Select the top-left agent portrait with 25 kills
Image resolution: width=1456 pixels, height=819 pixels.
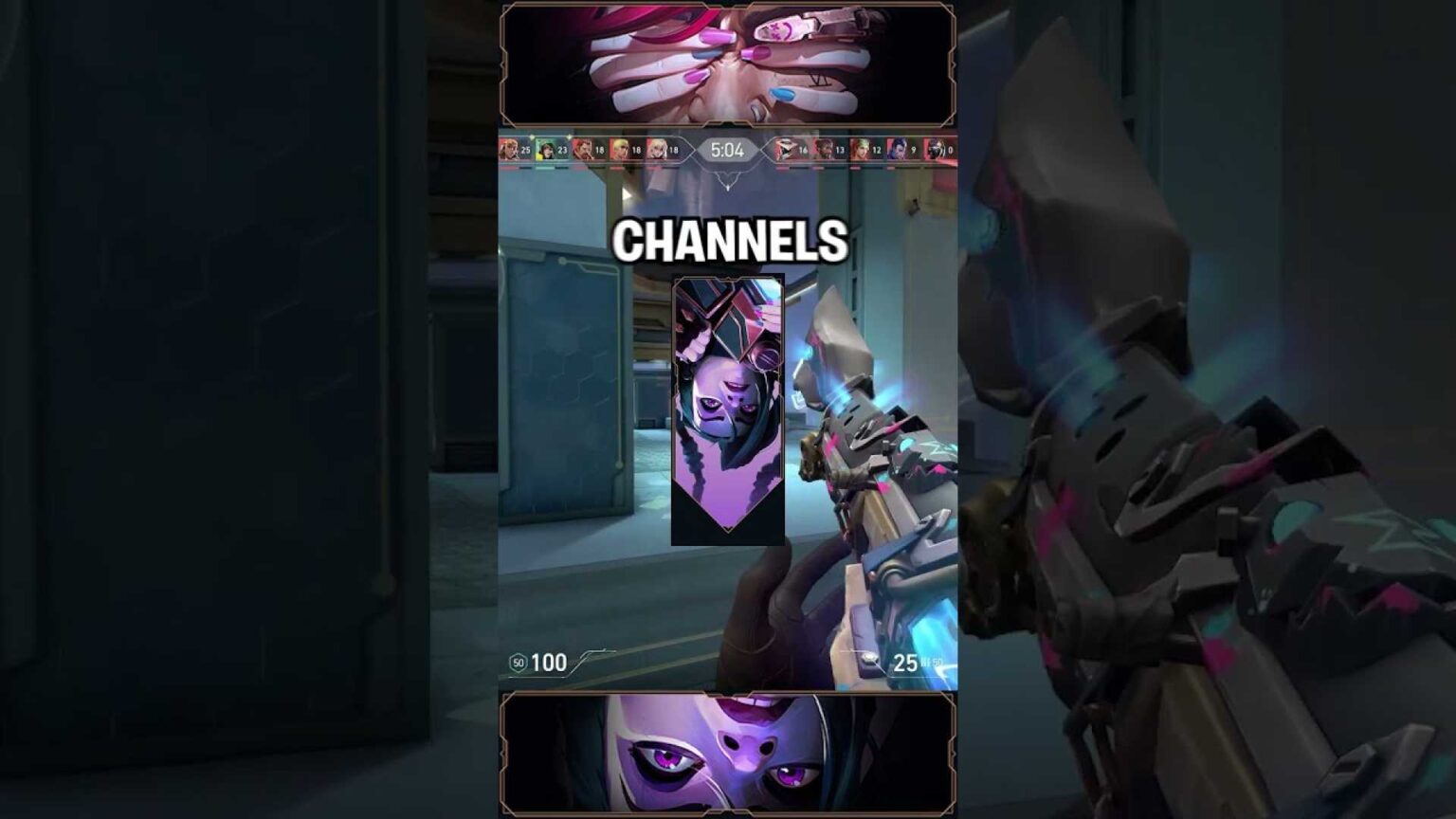[509, 152]
